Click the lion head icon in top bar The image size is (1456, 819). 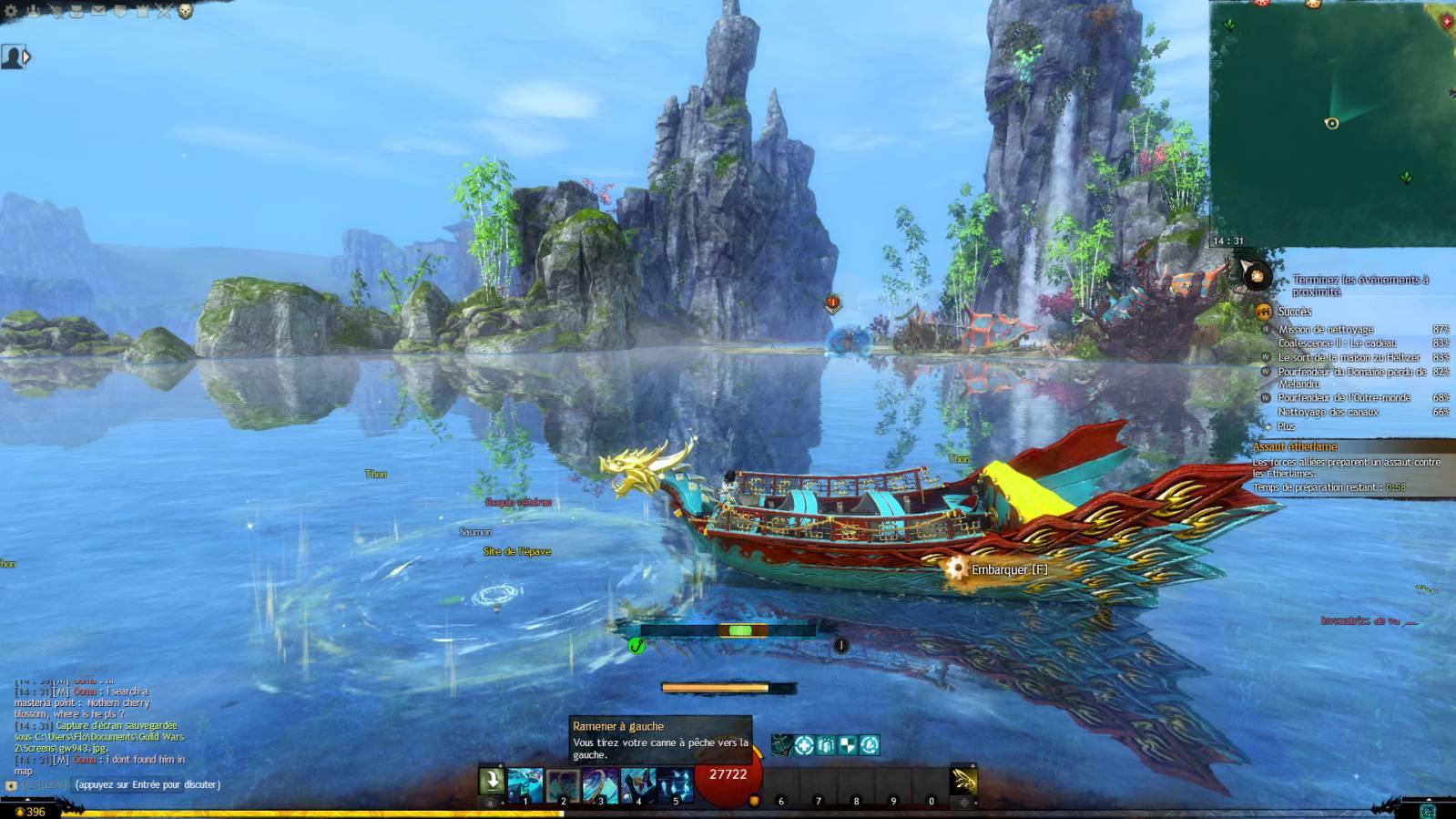185,12
